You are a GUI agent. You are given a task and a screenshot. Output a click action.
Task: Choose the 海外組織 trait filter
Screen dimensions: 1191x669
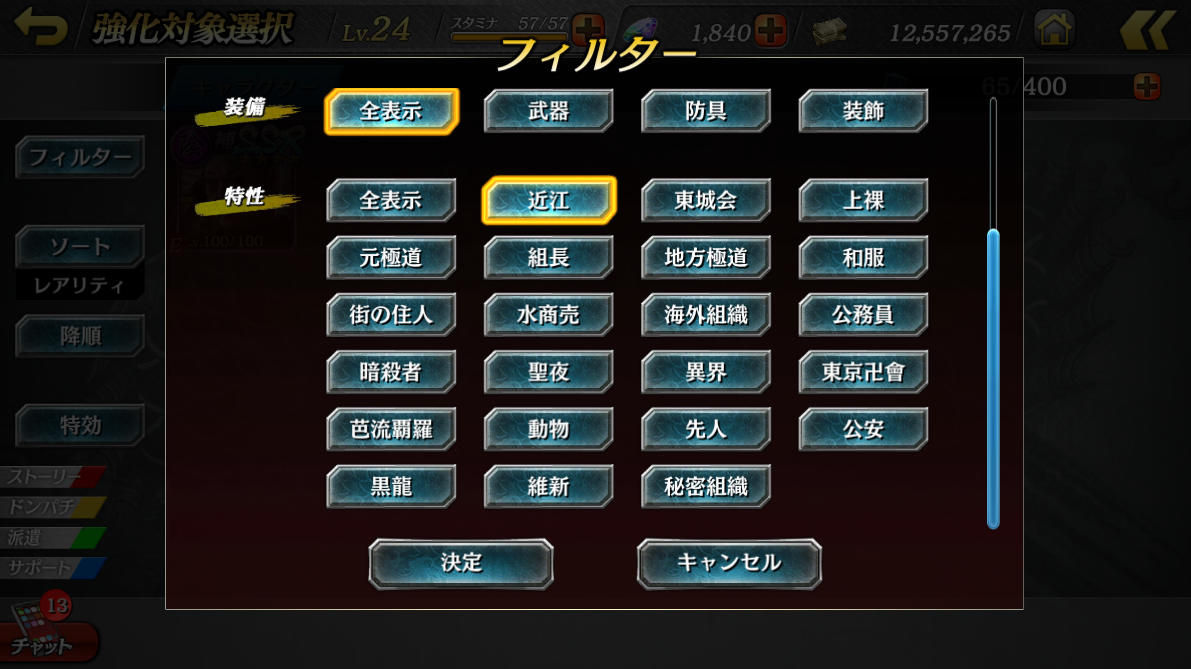pos(706,315)
